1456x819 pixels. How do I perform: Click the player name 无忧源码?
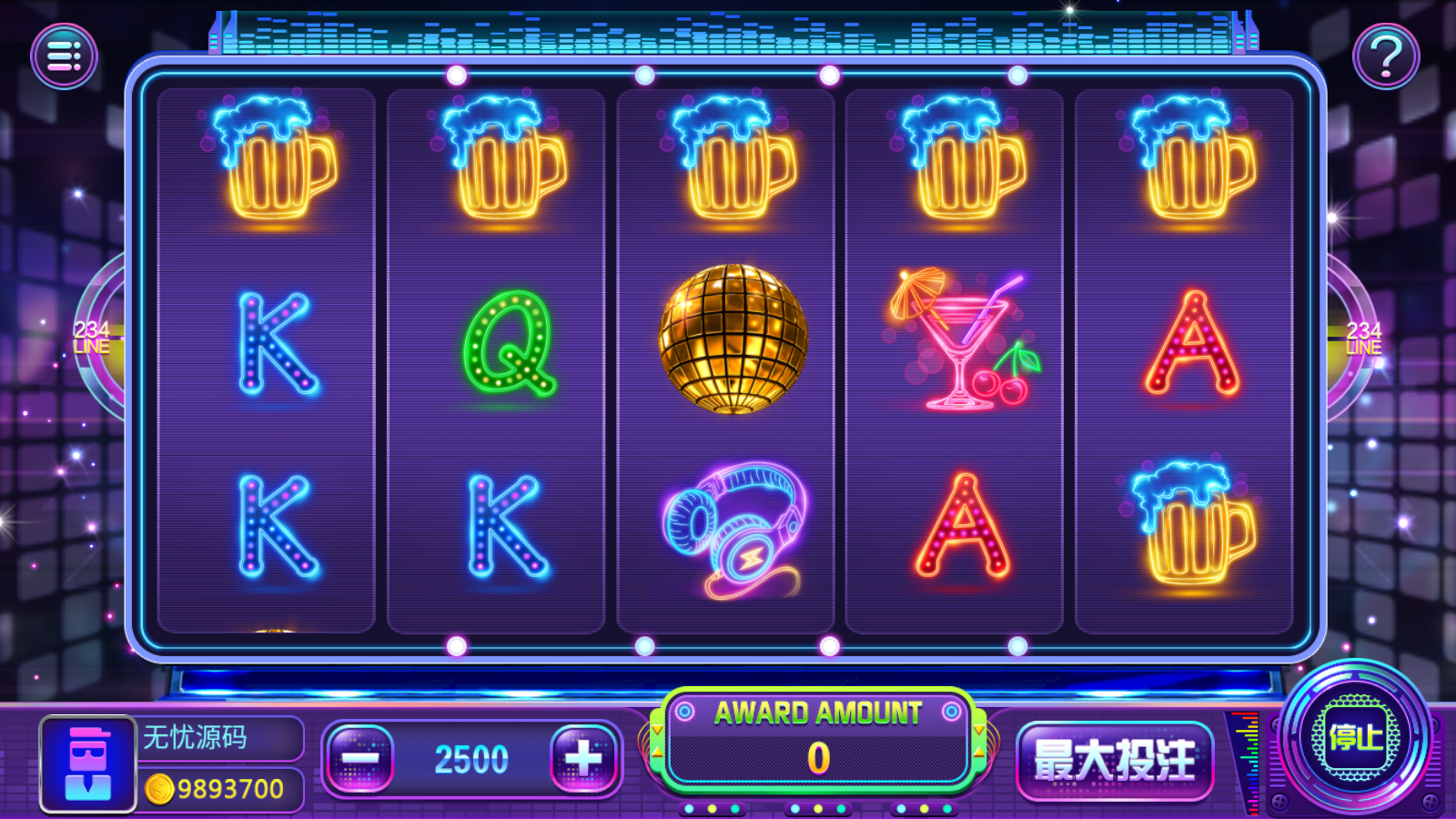(196, 737)
